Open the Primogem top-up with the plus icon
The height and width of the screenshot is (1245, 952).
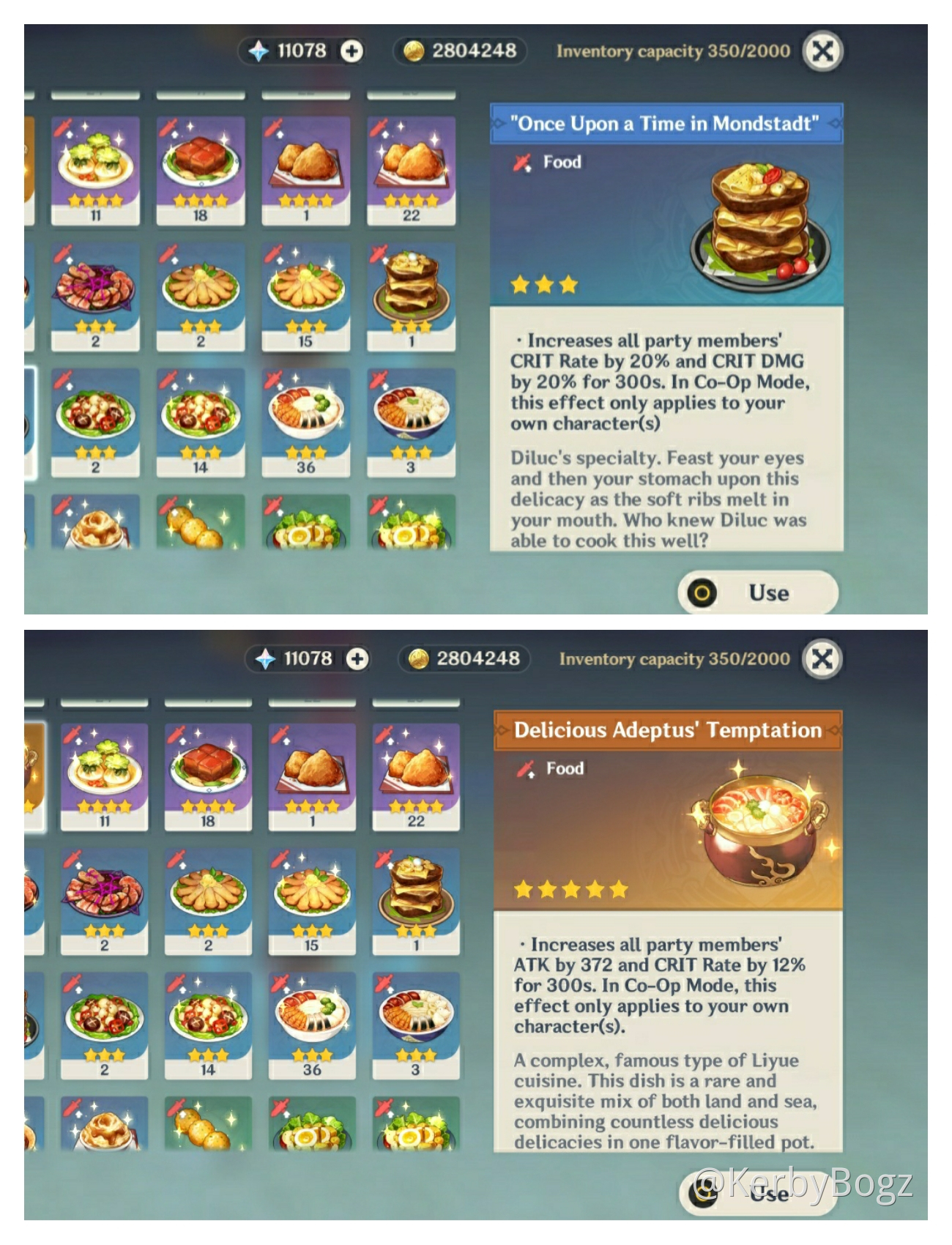point(350,51)
